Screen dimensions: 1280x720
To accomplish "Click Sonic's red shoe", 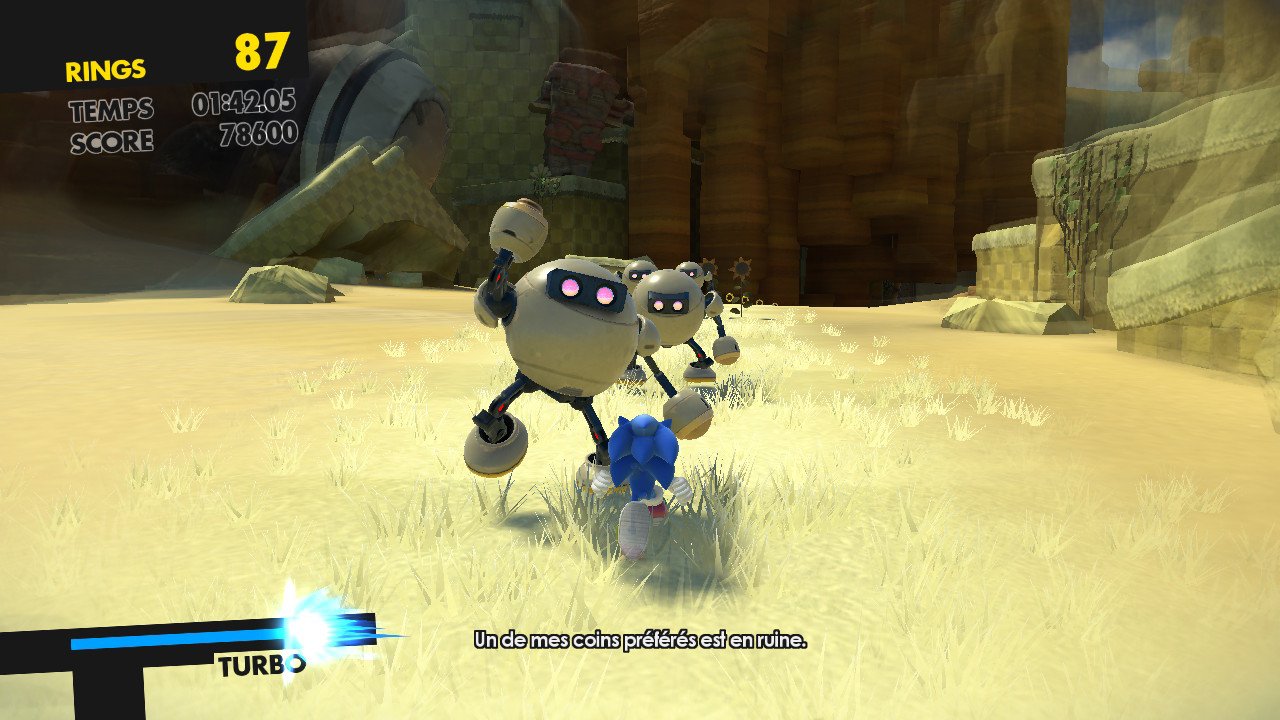I will [x=658, y=512].
